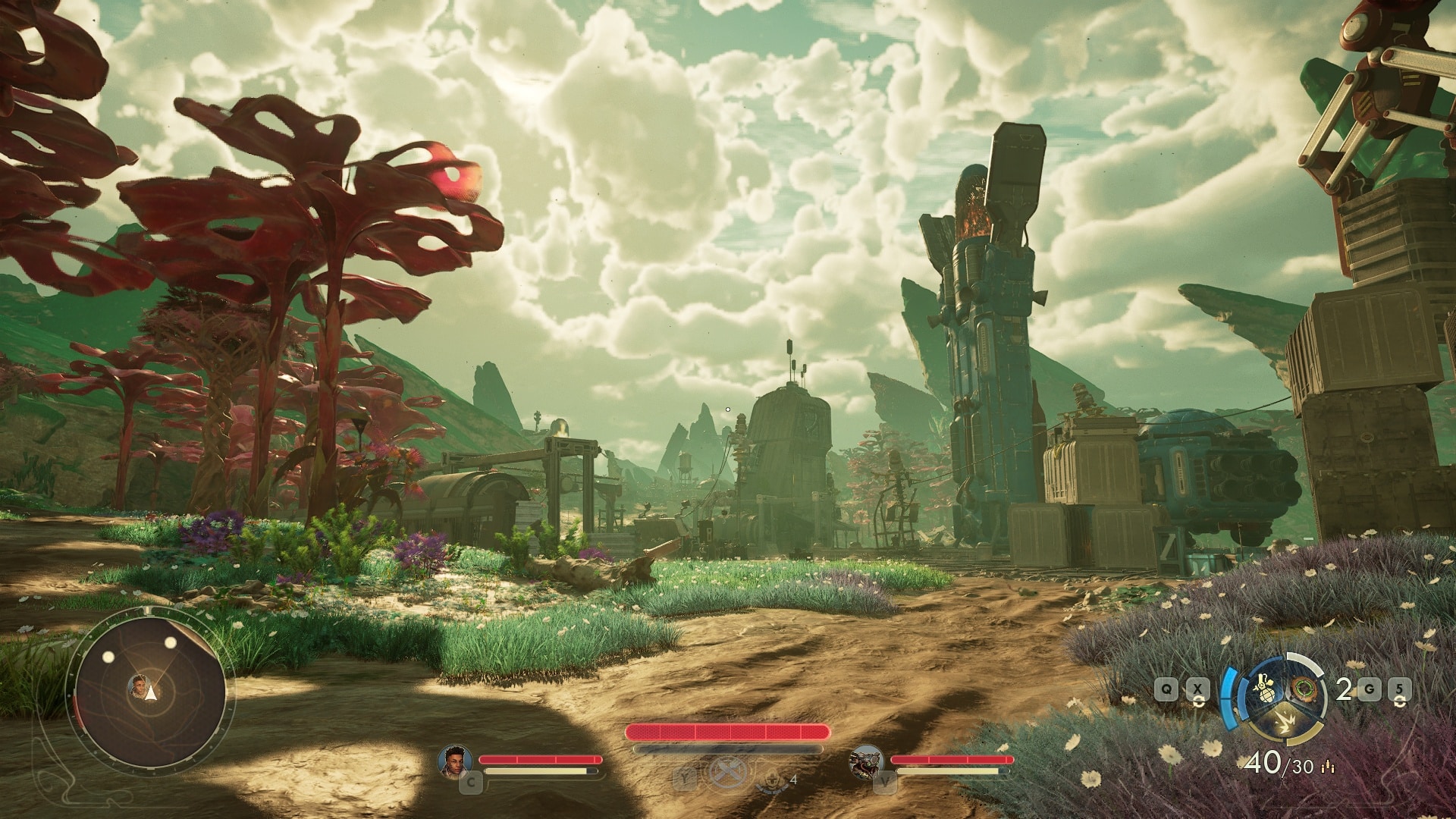Screen dimensions: 1456x819
Task: Click the companion portrait marker on minimap
Action: (139, 686)
